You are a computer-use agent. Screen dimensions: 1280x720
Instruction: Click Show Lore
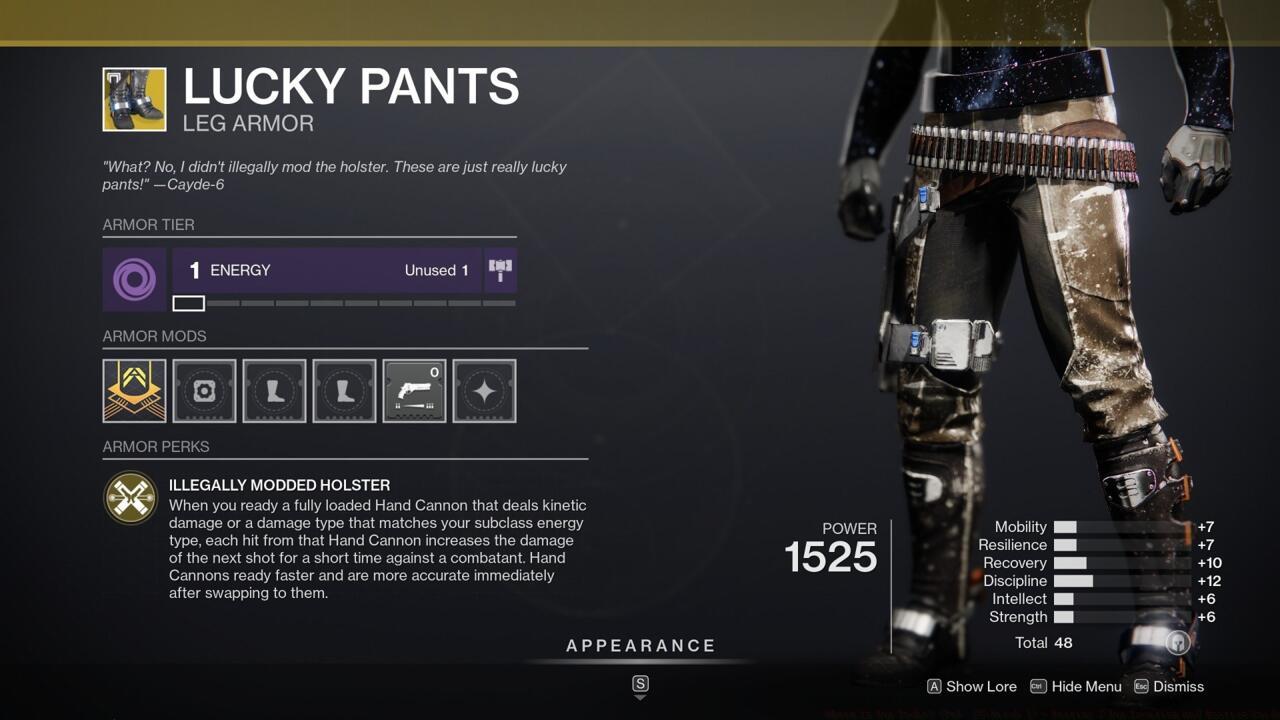(970, 687)
